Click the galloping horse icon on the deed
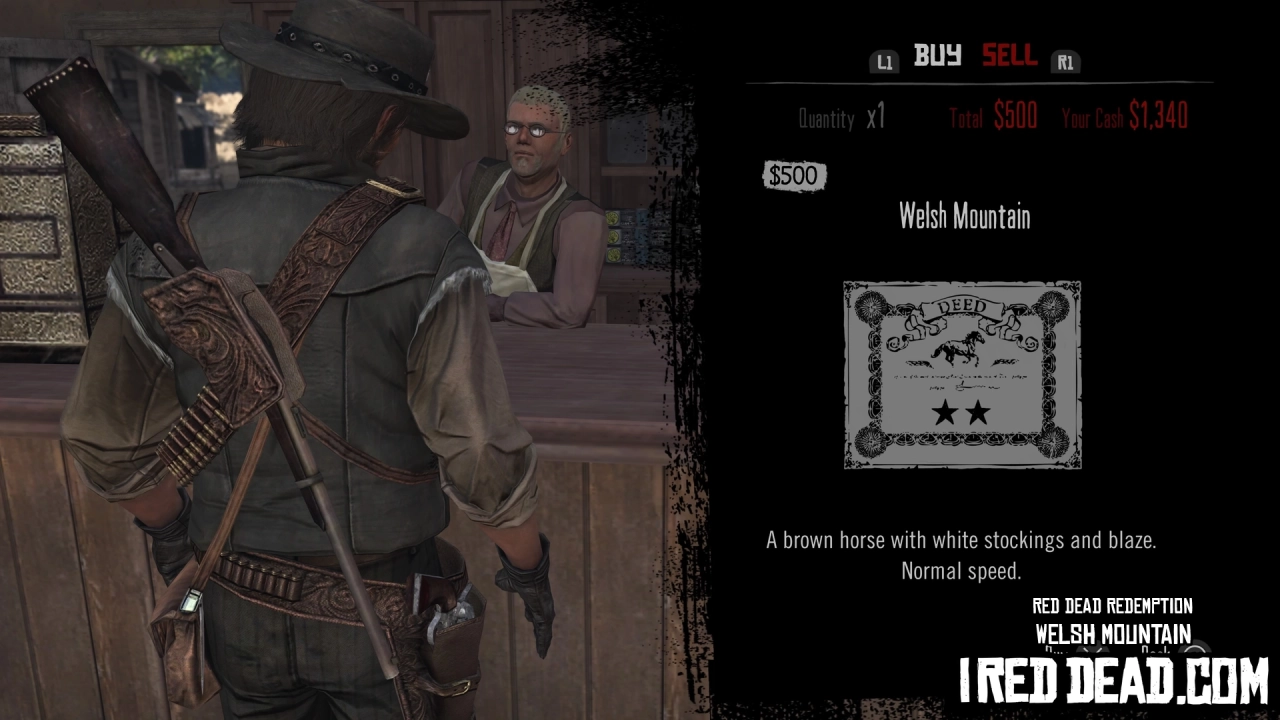The width and height of the screenshot is (1280, 720). click(958, 348)
